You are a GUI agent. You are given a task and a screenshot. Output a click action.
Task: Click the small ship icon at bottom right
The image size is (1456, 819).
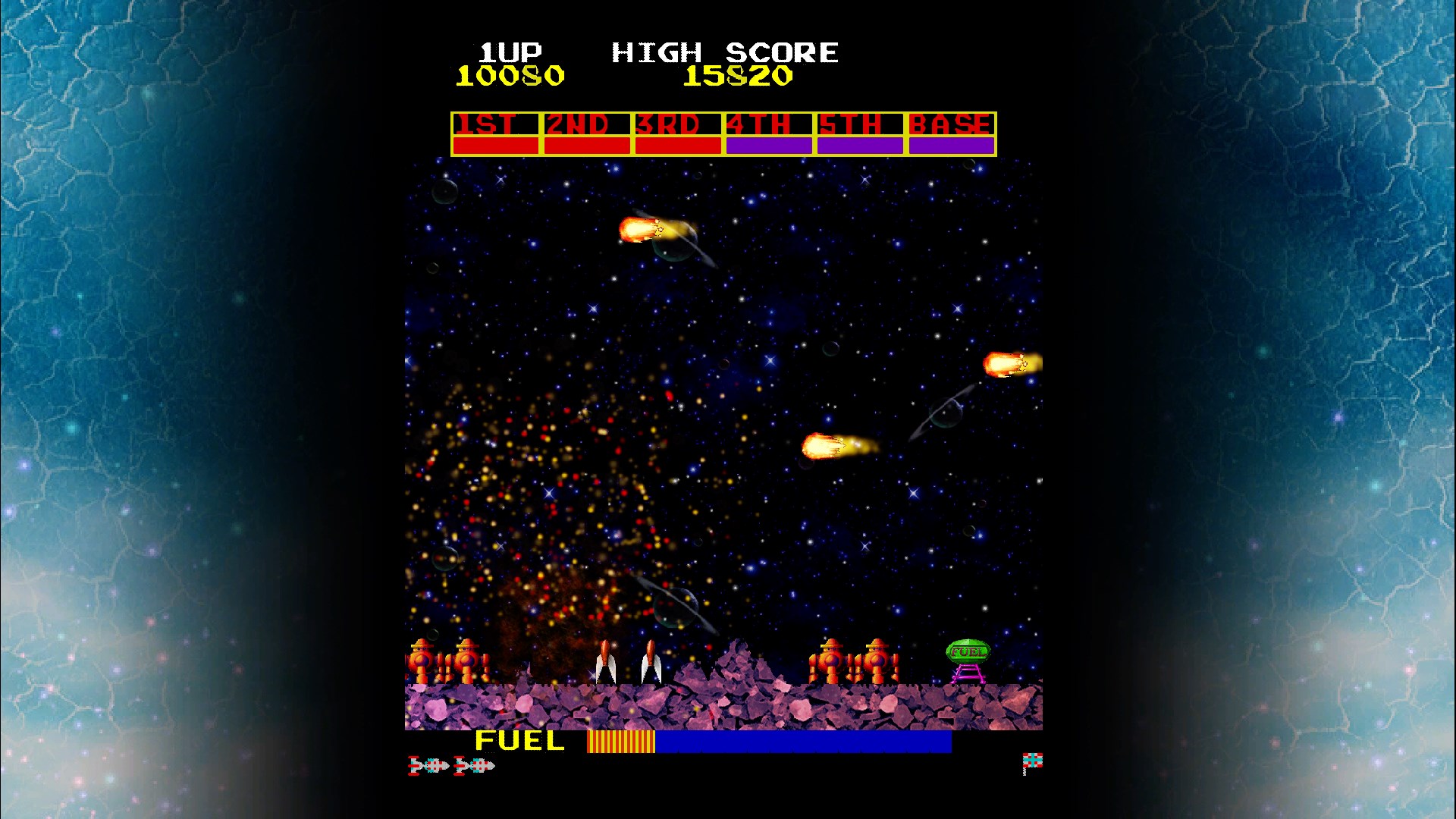[1031, 760]
